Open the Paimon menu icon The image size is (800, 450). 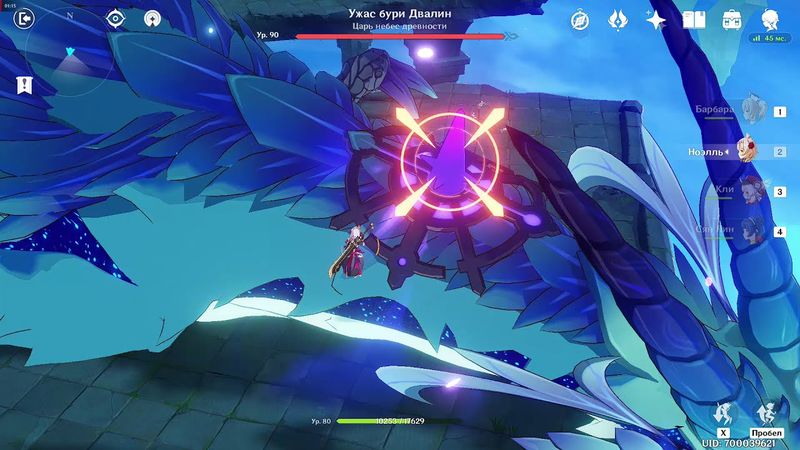(x=771, y=19)
